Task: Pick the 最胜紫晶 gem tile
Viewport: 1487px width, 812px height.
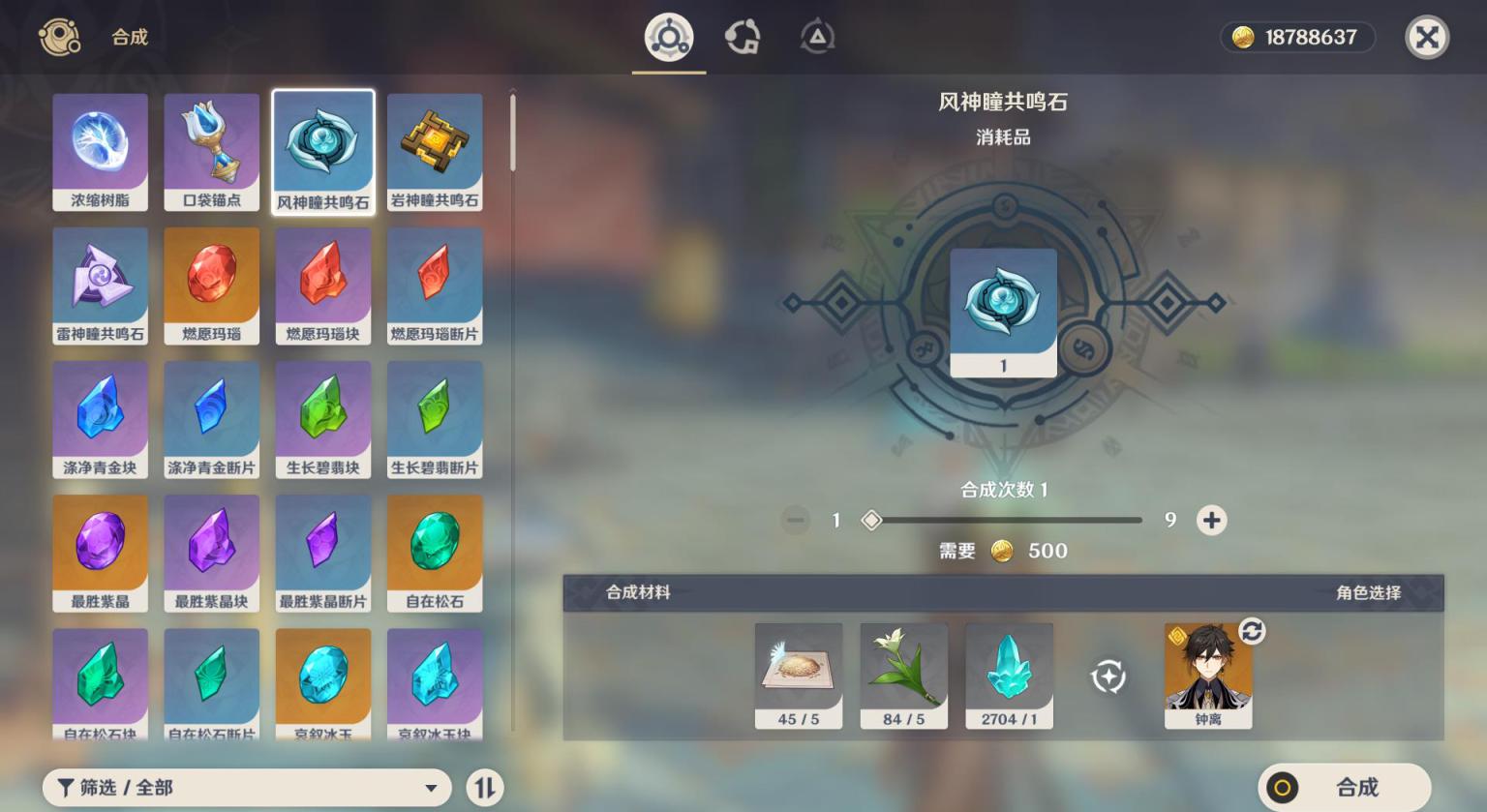Action: [x=101, y=553]
